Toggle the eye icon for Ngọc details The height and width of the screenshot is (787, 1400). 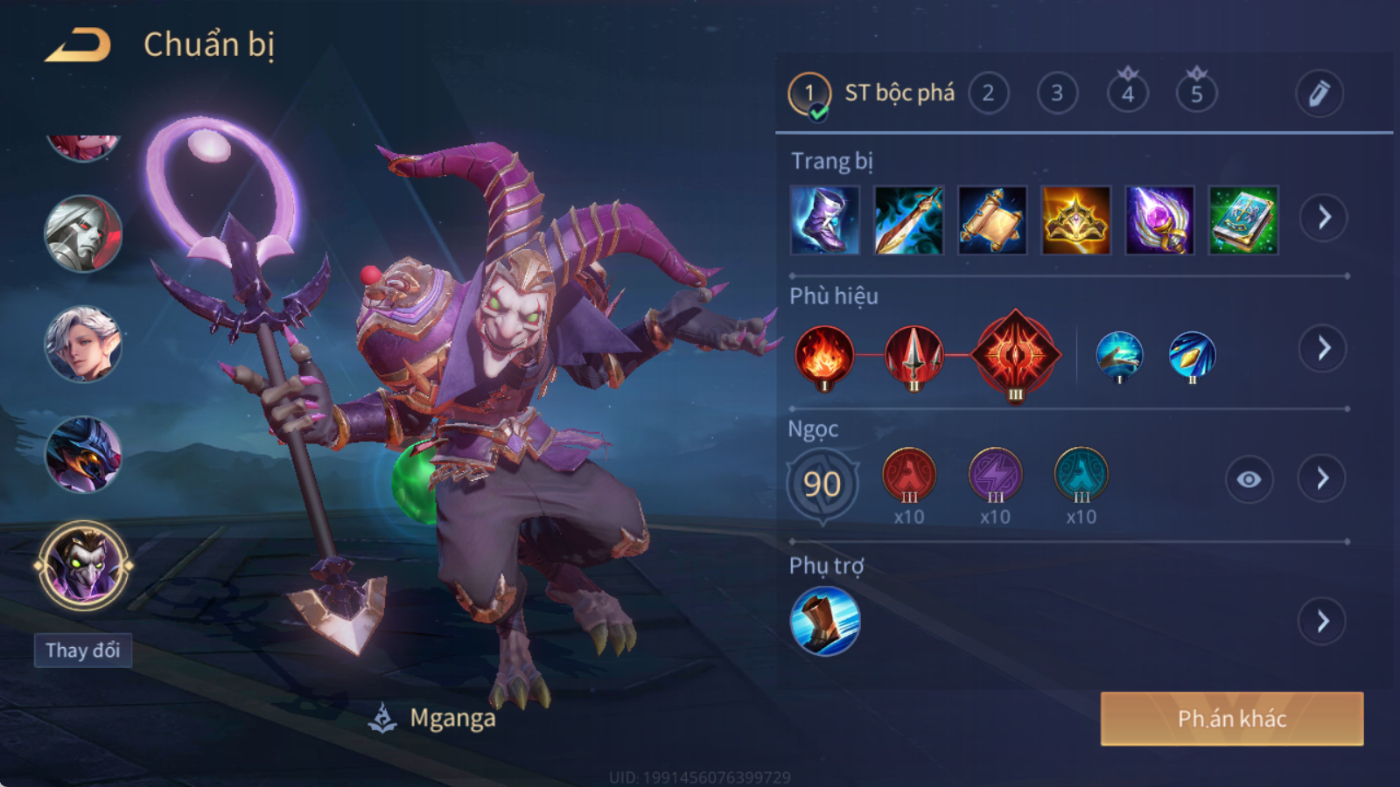pyautogui.click(x=1249, y=479)
